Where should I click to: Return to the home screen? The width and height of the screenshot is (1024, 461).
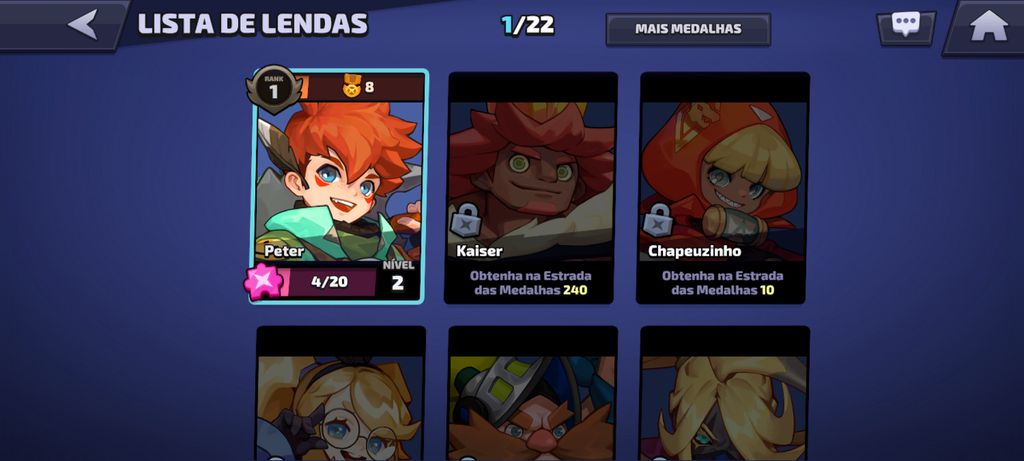988,25
